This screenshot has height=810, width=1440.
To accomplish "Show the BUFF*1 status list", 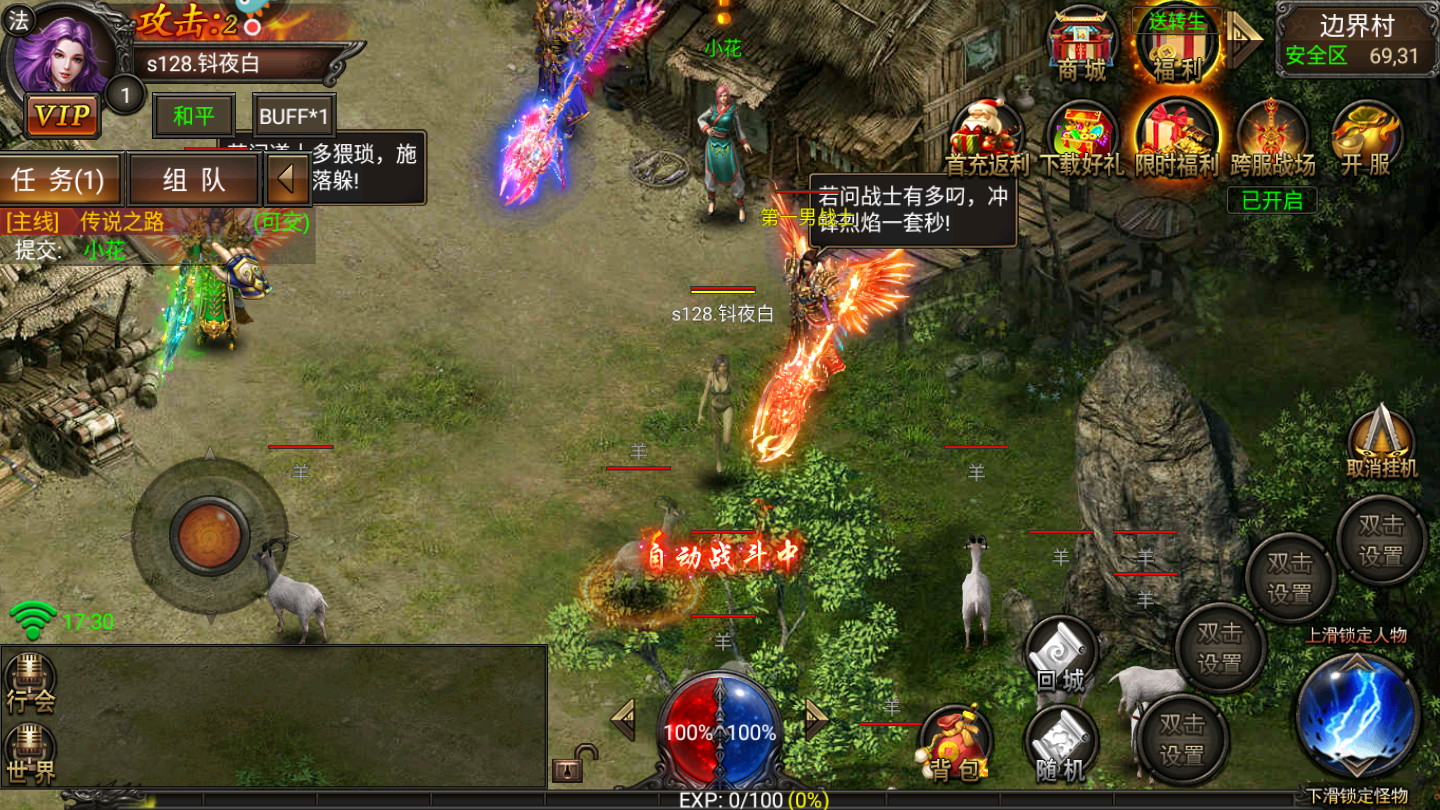I will click(294, 116).
